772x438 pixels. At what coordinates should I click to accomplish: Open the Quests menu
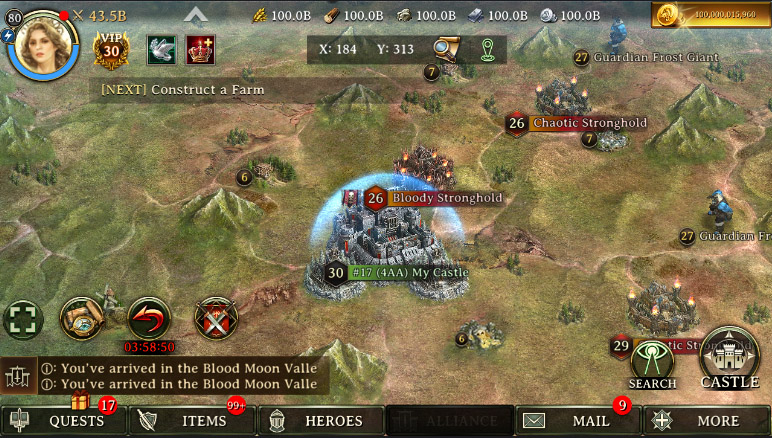coord(64,421)
